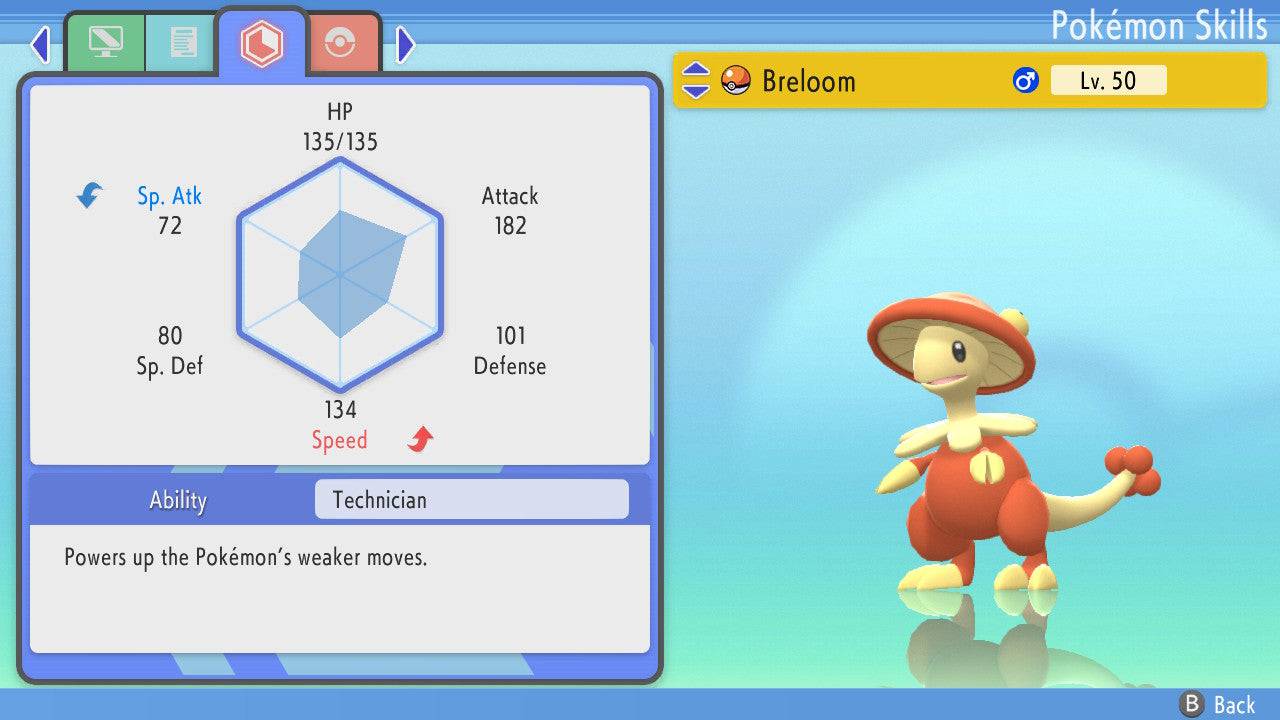
Task: Open the trainer memo document tab
Action: [183, 43]
